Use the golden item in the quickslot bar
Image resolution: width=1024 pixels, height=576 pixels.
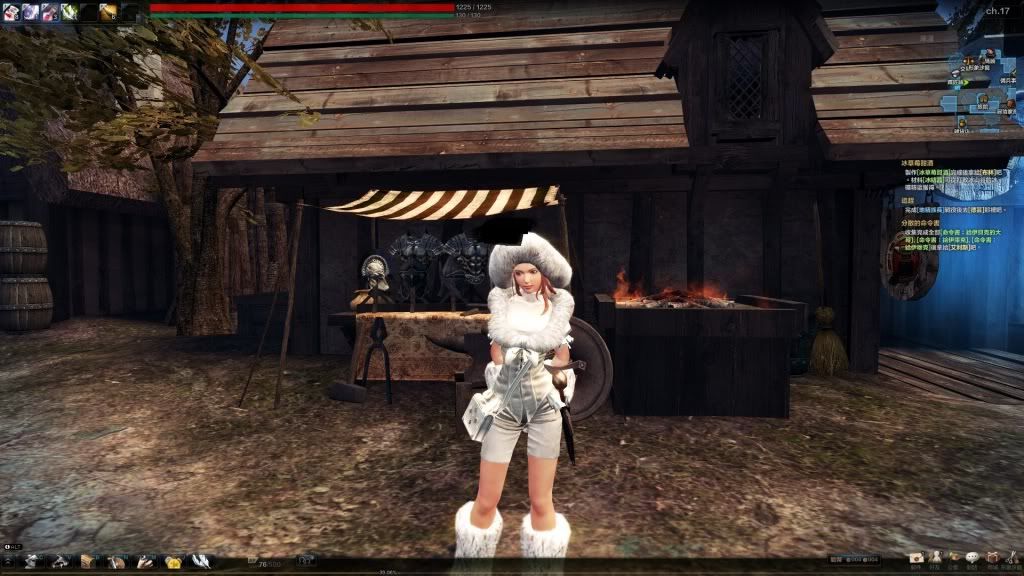point(172,561)
